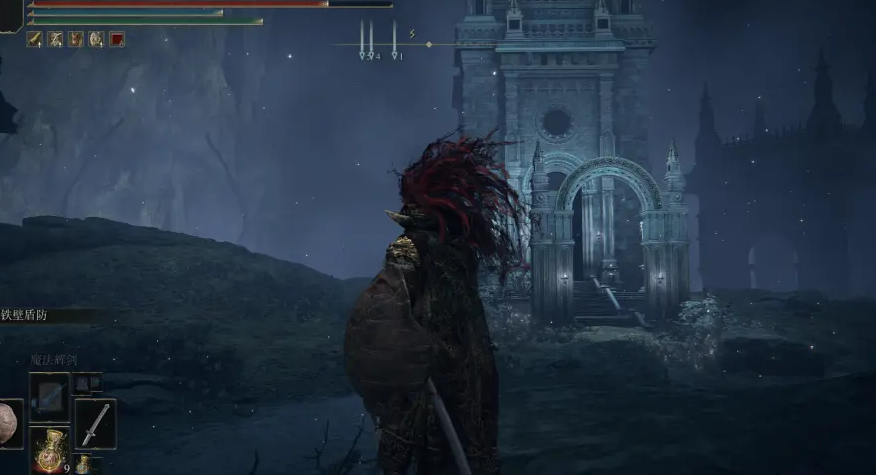The width and height of the screenshot is (876, 475).
Task: Select the small blue flask next-item icon
Action: point(83,464)
